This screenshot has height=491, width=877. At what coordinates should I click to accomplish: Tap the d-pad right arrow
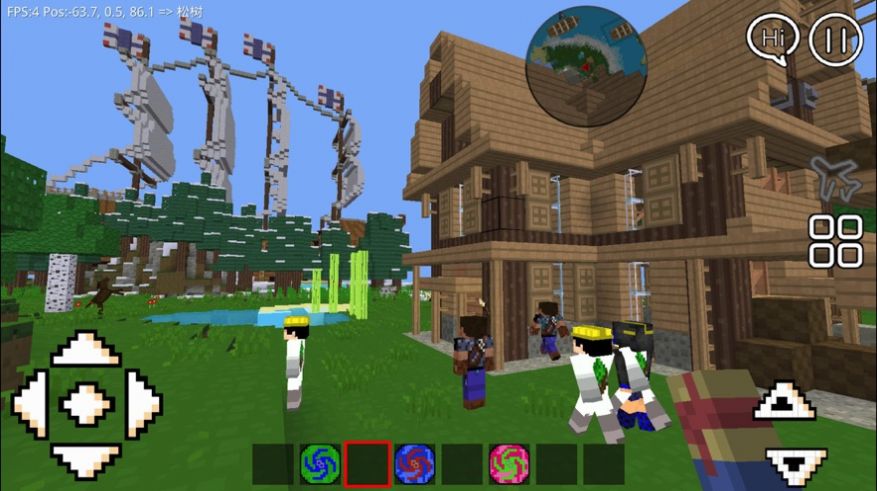tap(143, 405)
